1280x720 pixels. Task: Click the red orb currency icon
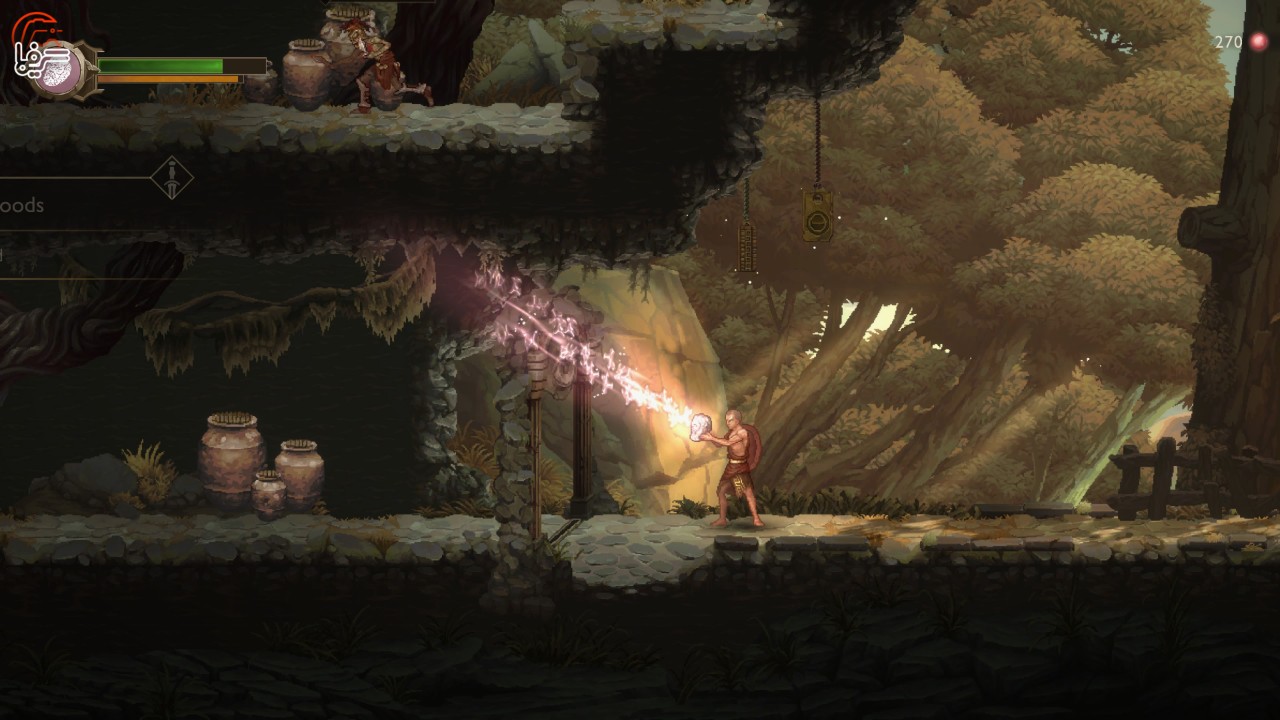[x=1259, y=42]
